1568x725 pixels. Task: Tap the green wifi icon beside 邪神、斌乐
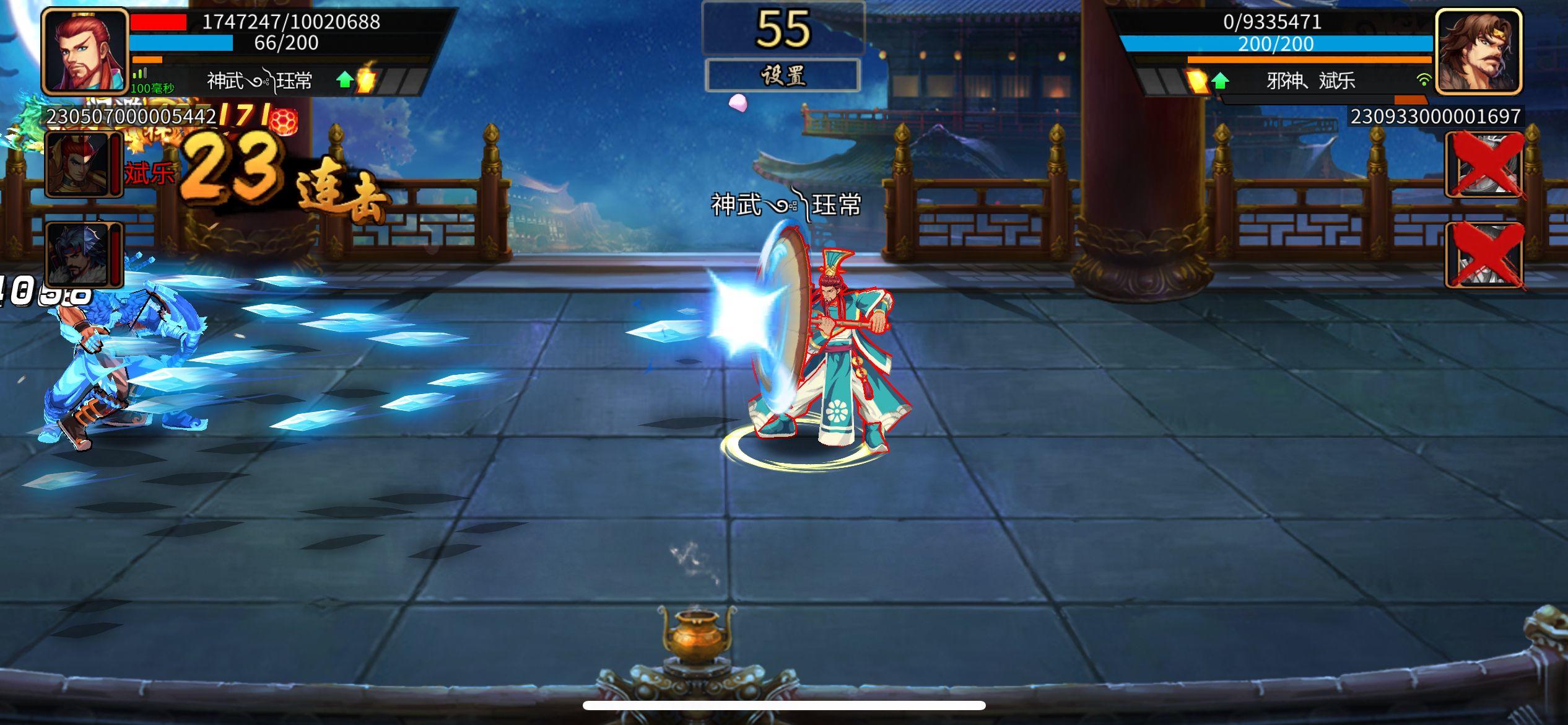pyautogui.click(x=1424, y=79)
